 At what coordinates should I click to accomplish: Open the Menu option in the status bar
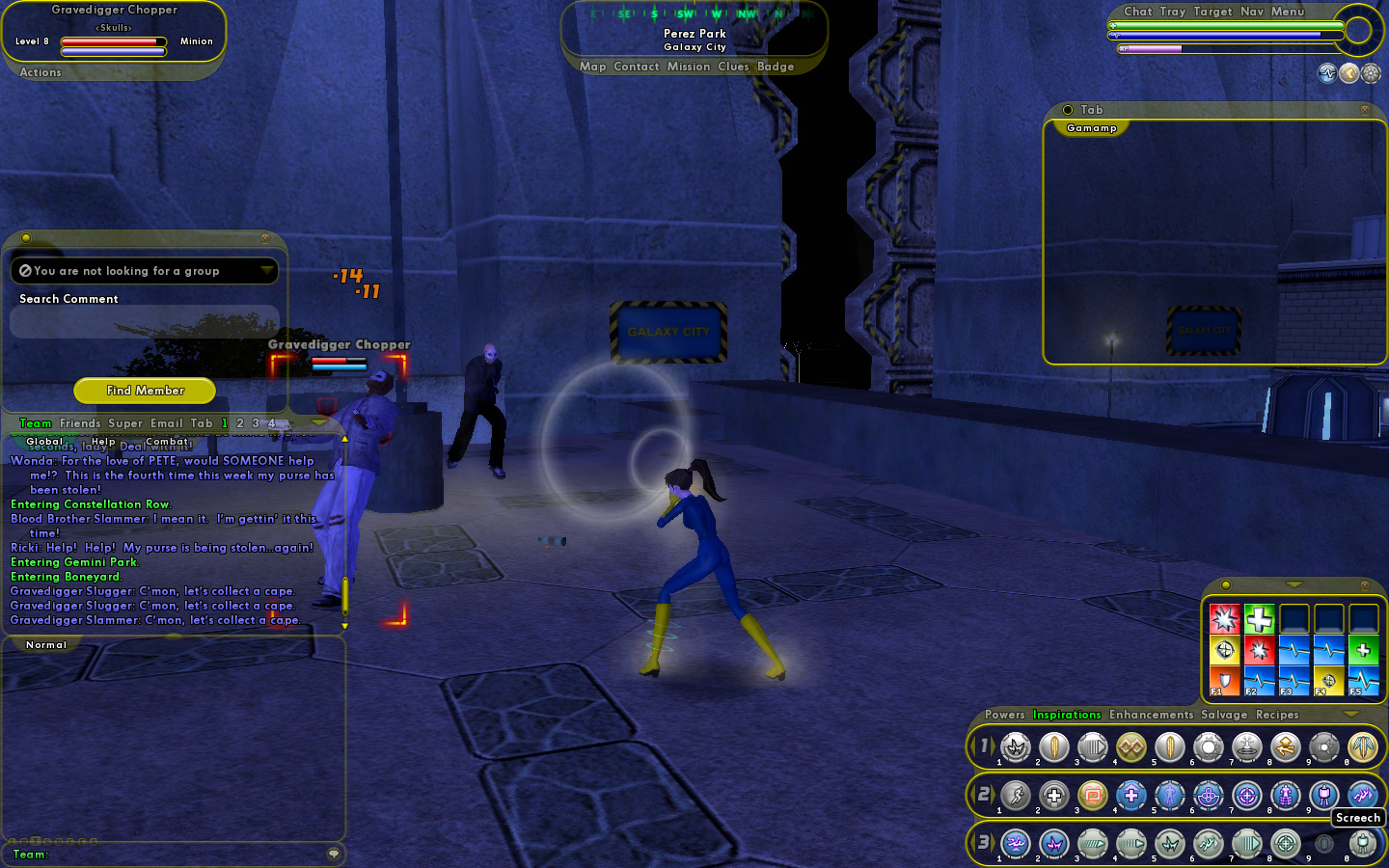coord(1288,12)
